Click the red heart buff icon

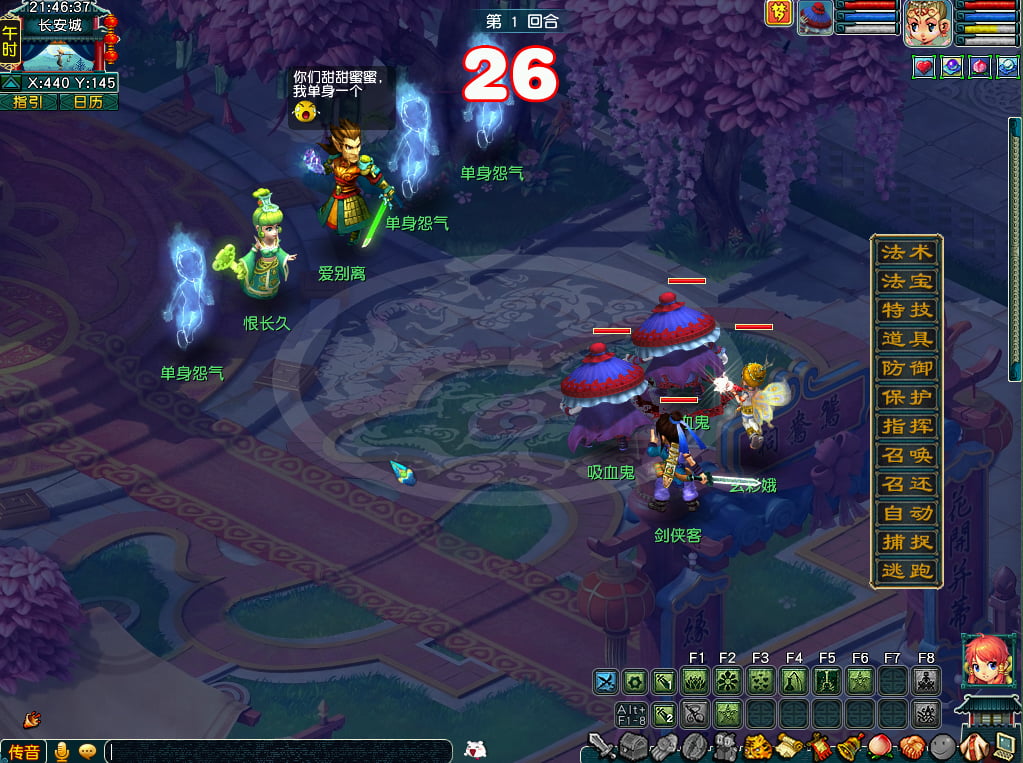(x=923, y=66)
